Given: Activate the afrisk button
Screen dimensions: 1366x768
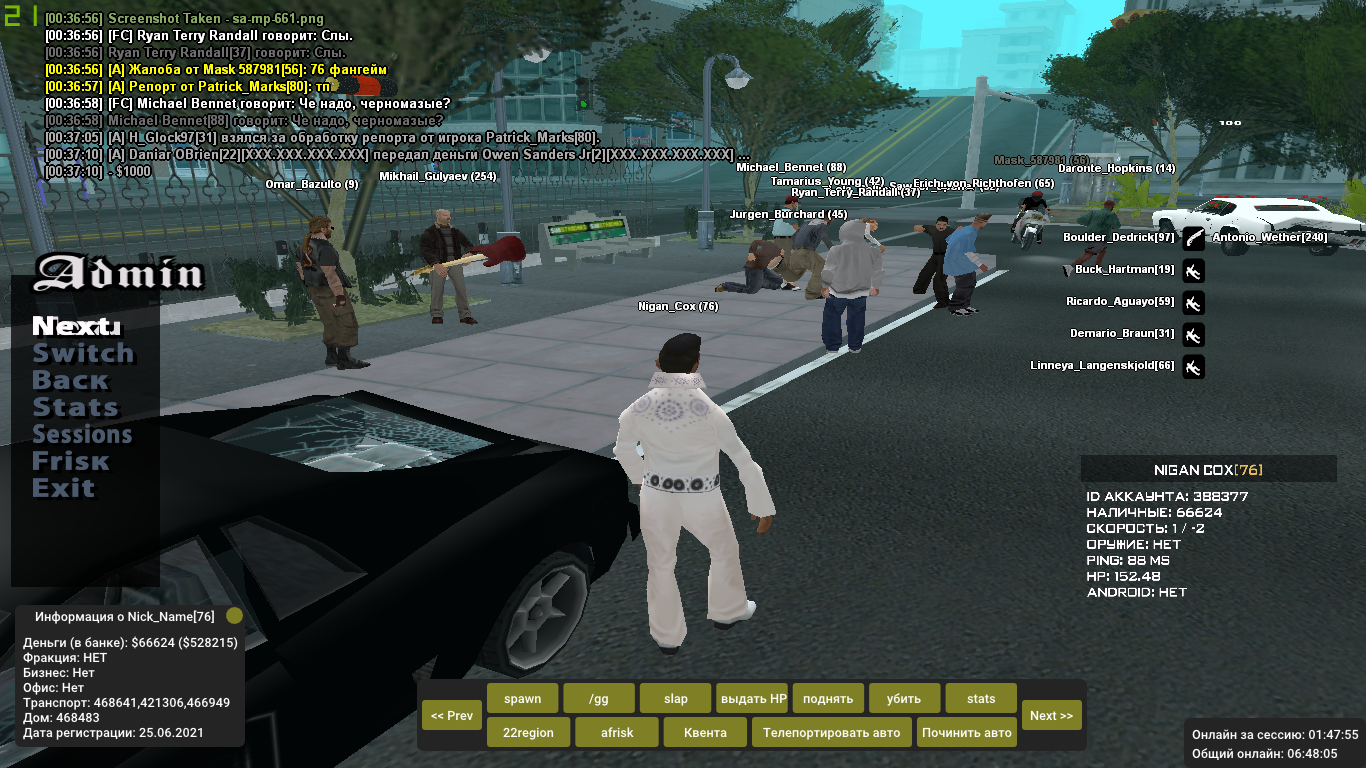Looking at the screenshot, I should coord(617,732).
